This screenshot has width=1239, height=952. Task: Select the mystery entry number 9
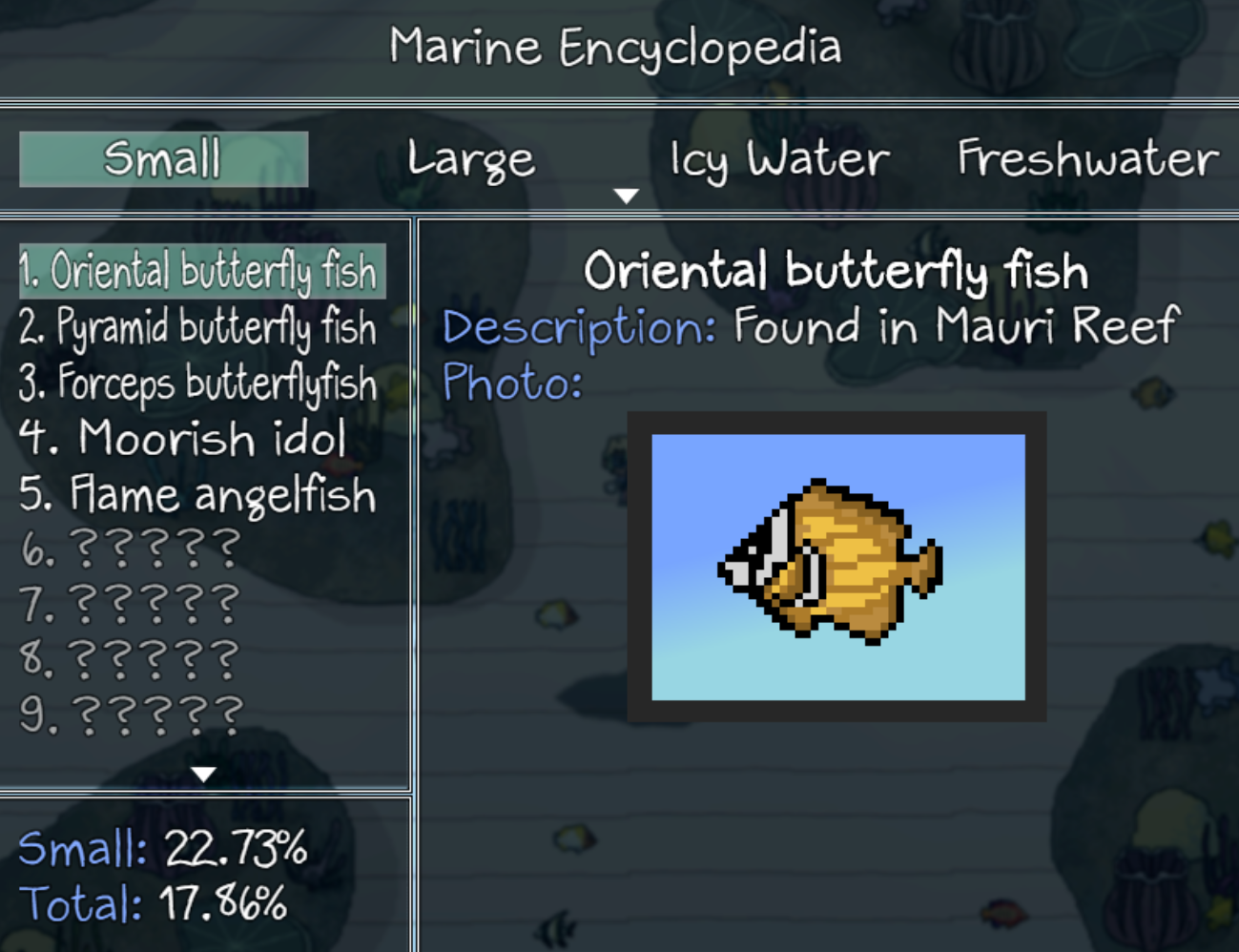click(129, 713)
